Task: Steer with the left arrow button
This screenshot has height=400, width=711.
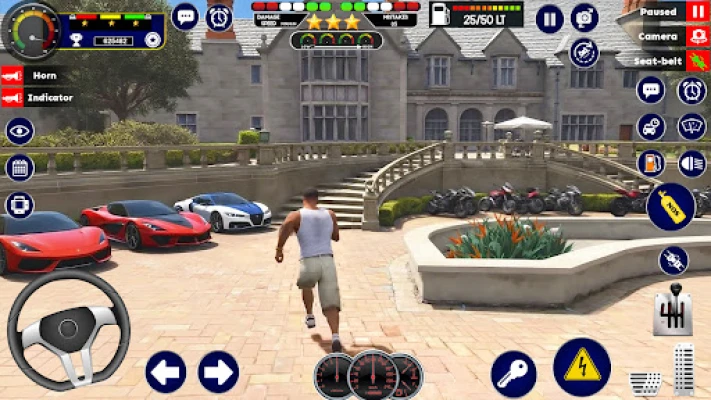Action: [166, 372]
